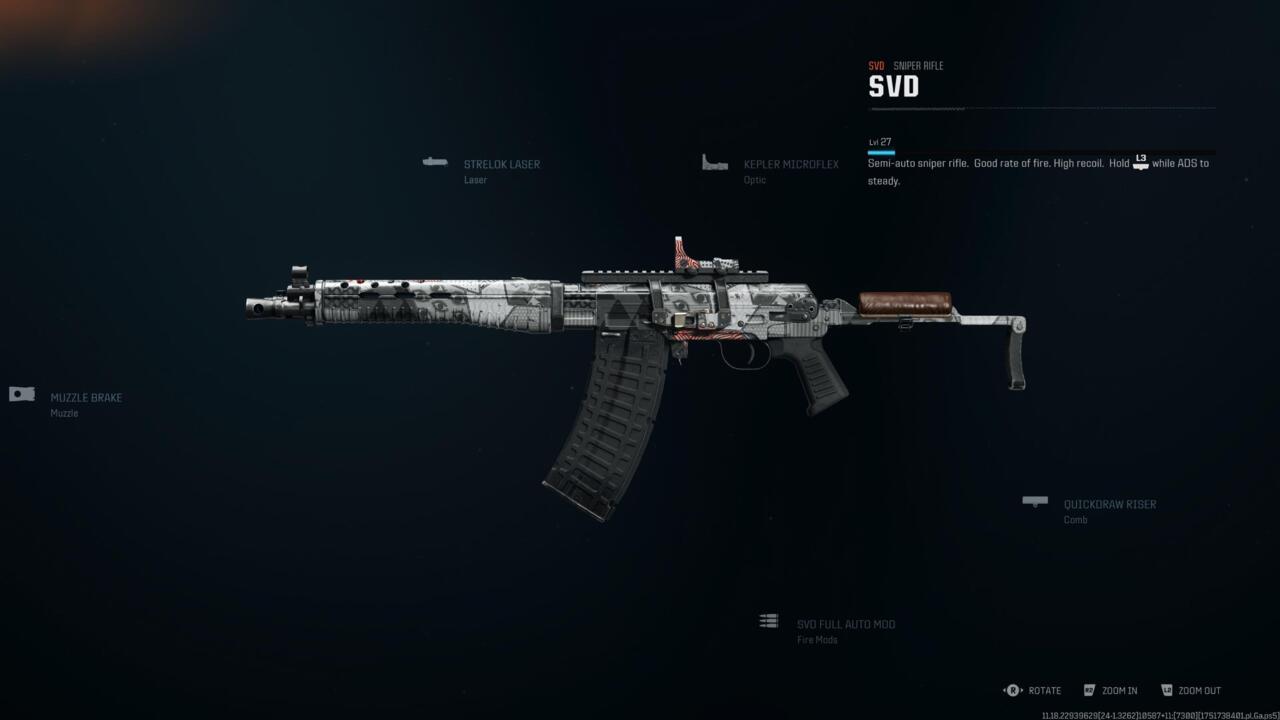Select the Muzzle Brake slot icon

point(21,393)
